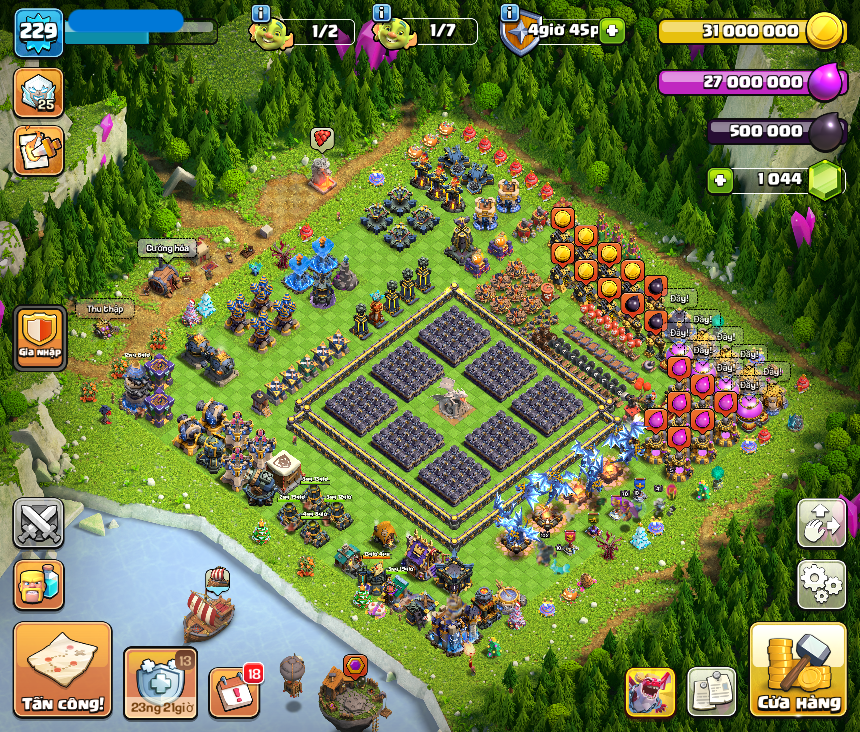The image size is (860, 732).
Task: Add shield time with green plus
Action: (x=612, y=31)
